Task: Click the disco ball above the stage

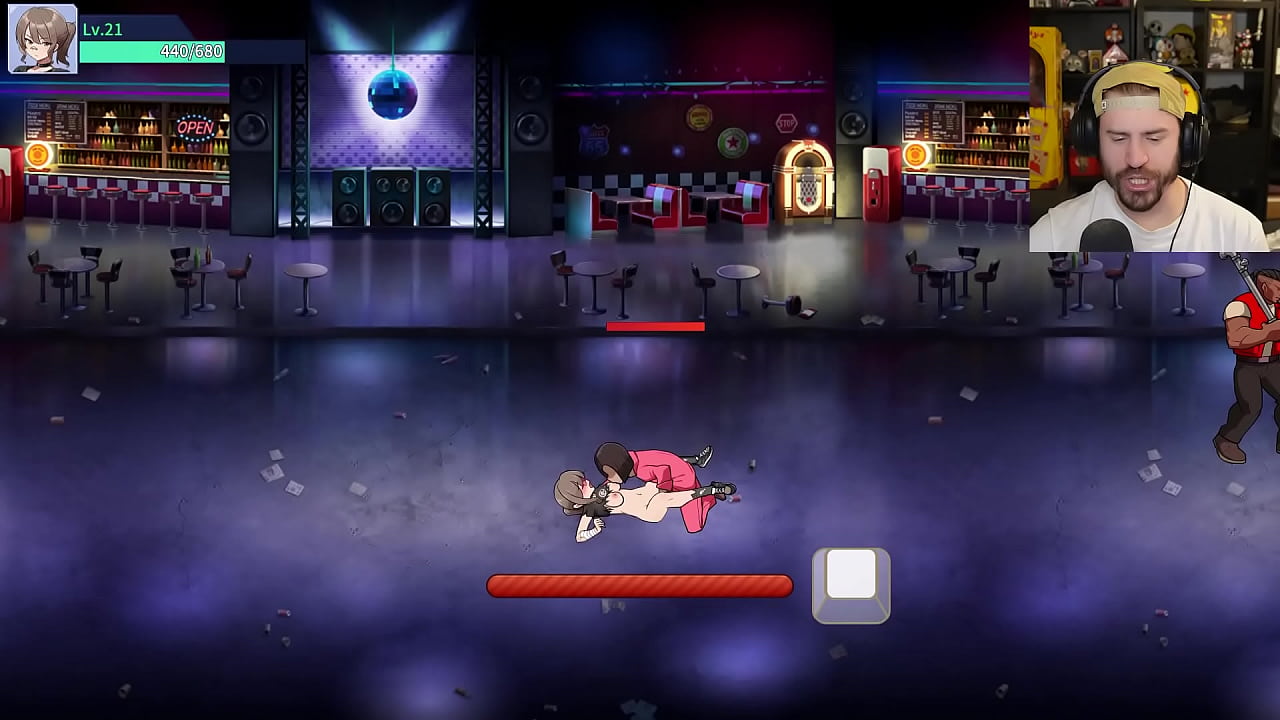Action: coord(392,93)
